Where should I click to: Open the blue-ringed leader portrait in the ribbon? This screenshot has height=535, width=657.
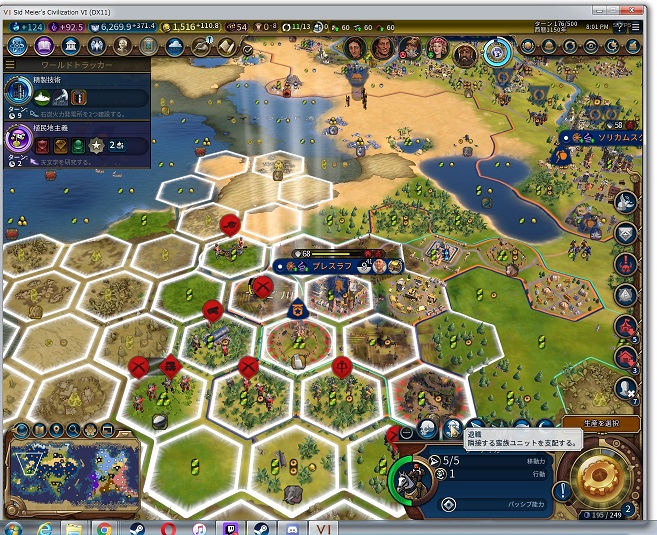point(496,49)
